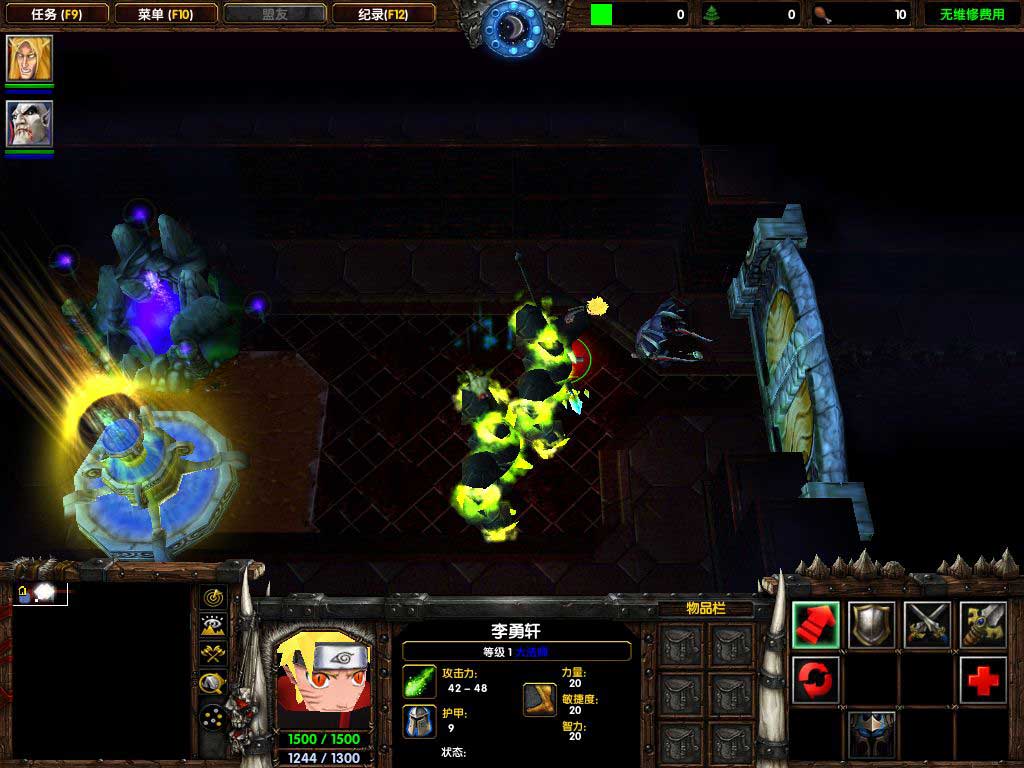The height and width of the screenshot is (768, 1024).
Task: Click the day-night clock at top center
Action: [x=511, y=26]
